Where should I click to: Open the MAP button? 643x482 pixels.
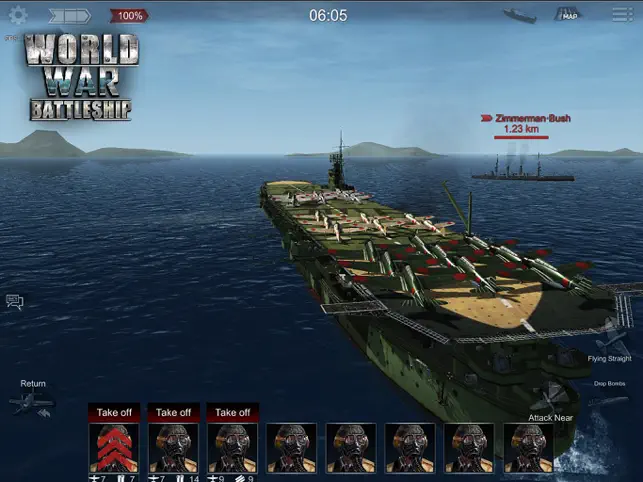click(x=570, y=15)
